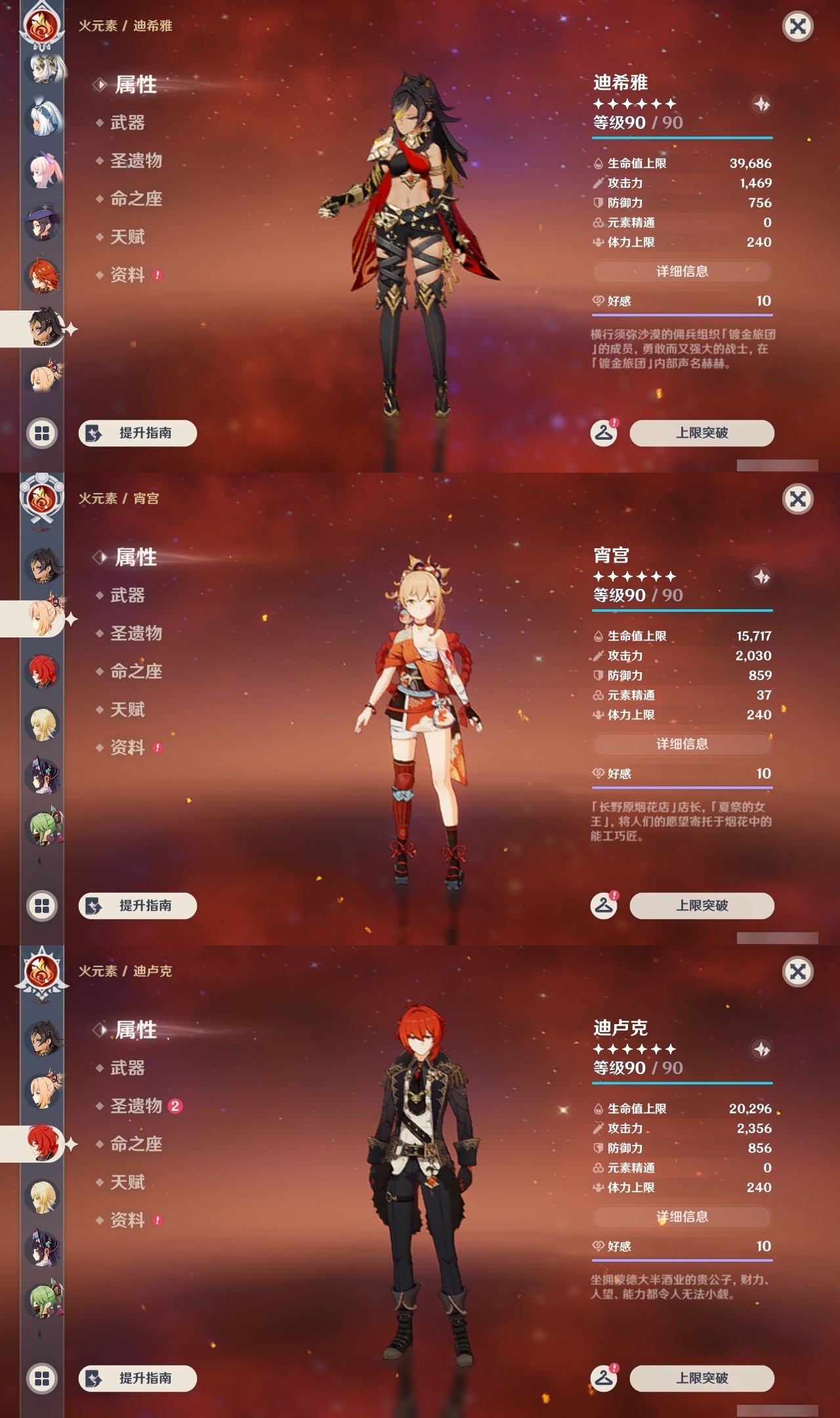The image size is (840, 1418).
Task: Close the character attributes screen
Action: (798, 28)
